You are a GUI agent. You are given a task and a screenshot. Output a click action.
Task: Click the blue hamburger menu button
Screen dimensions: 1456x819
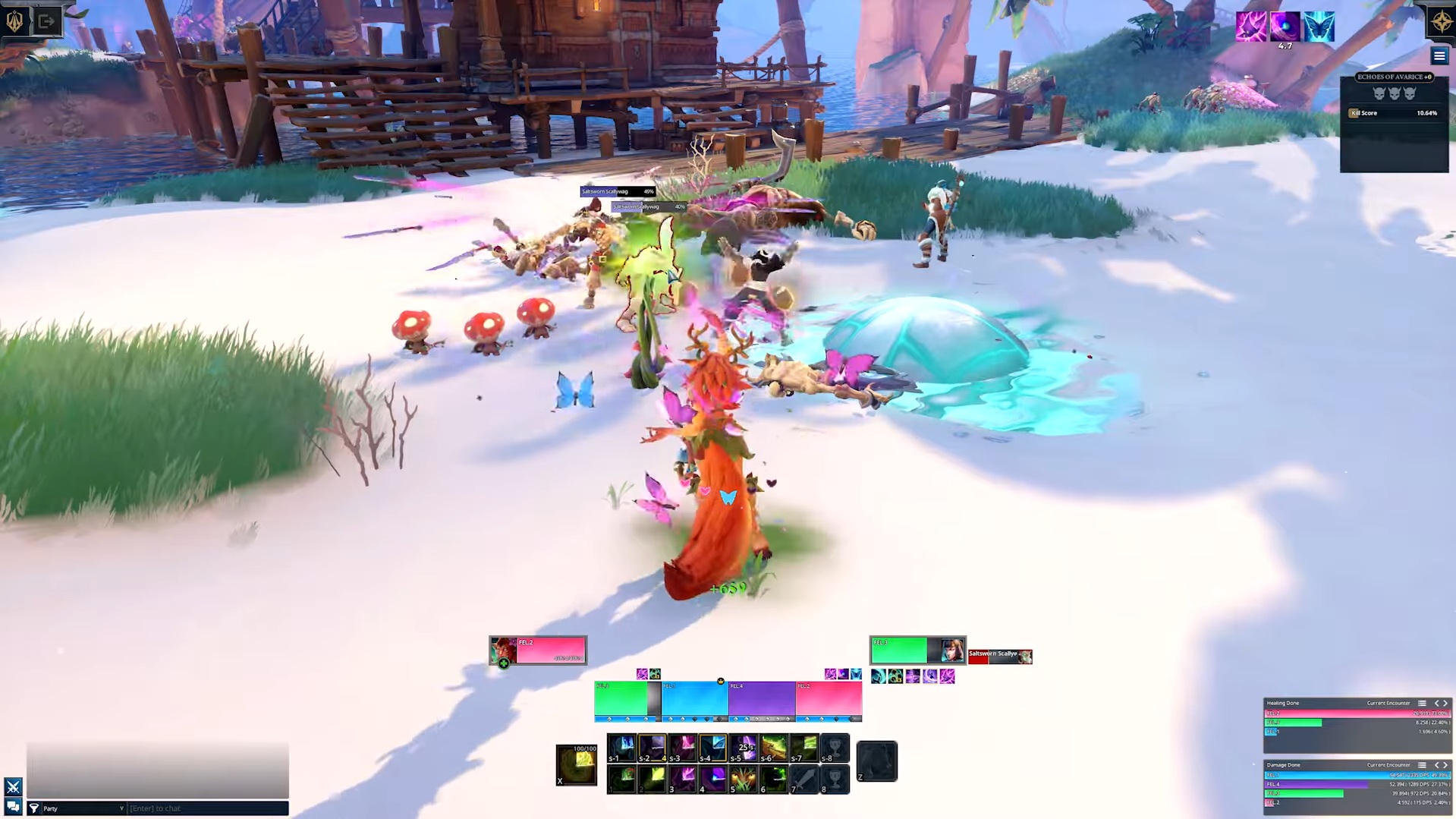point(1439,56)
